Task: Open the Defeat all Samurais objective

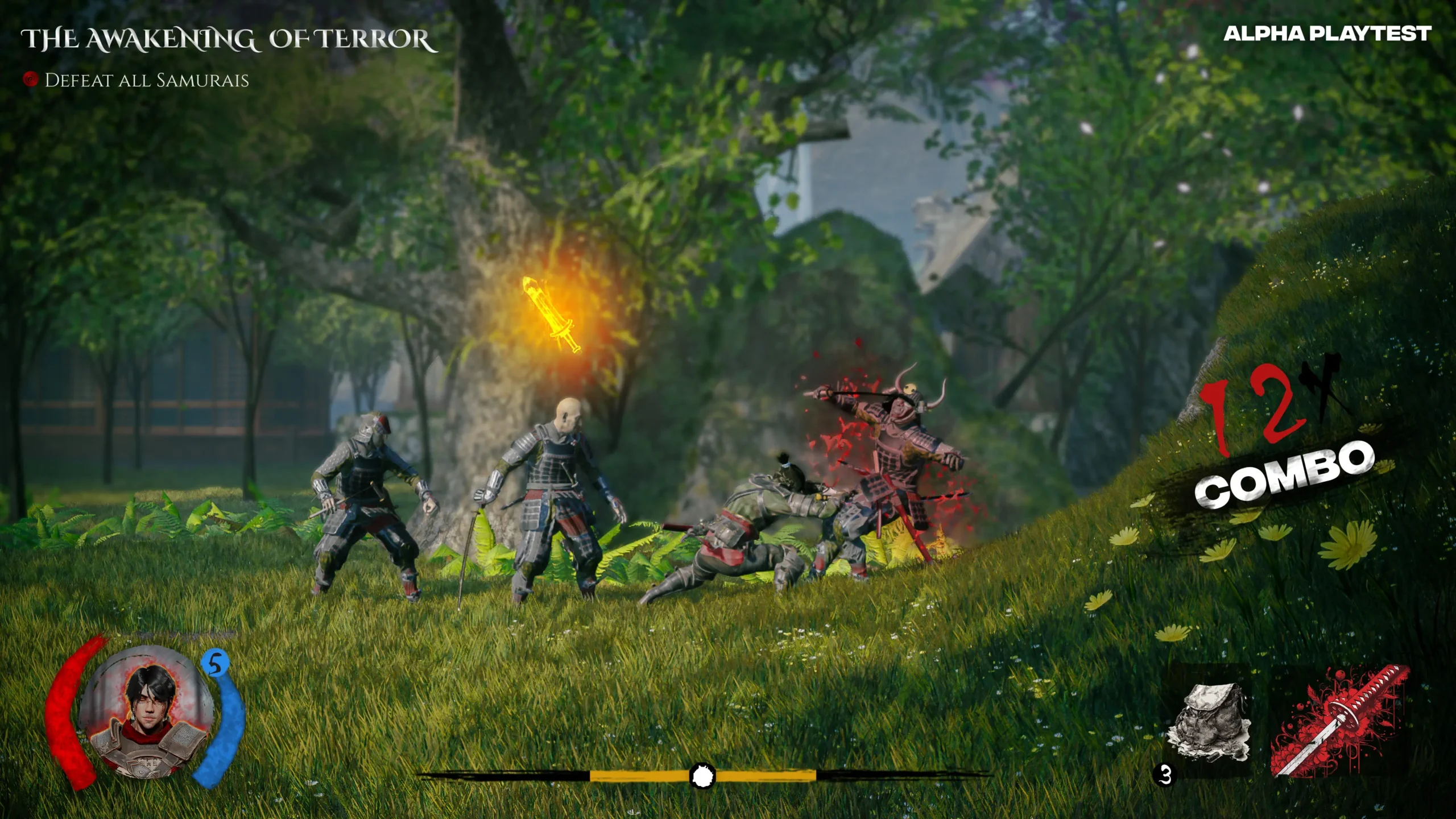Action: (x=146, y=80)
